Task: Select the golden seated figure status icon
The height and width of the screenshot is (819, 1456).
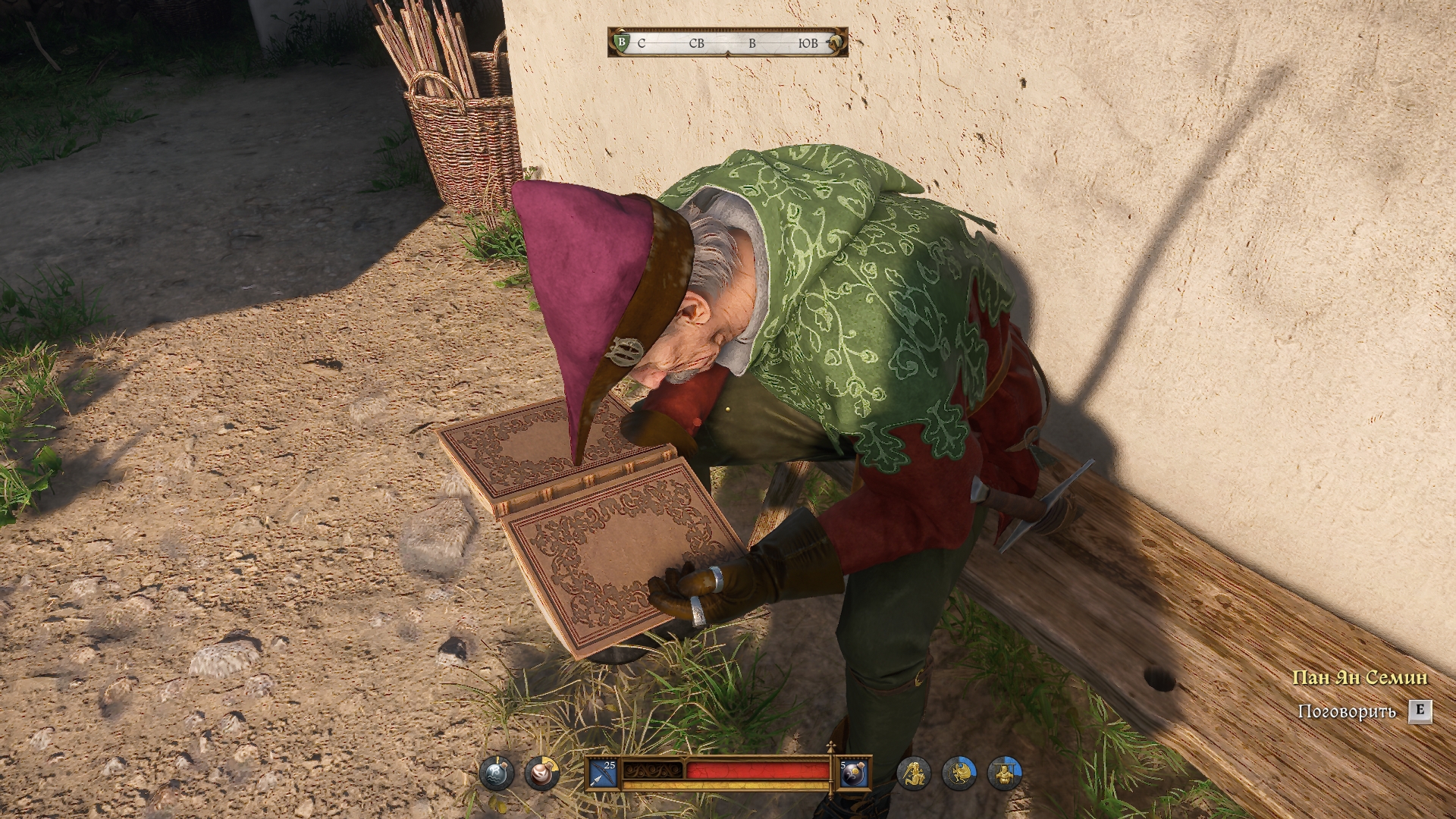Action: point(1004,774)
